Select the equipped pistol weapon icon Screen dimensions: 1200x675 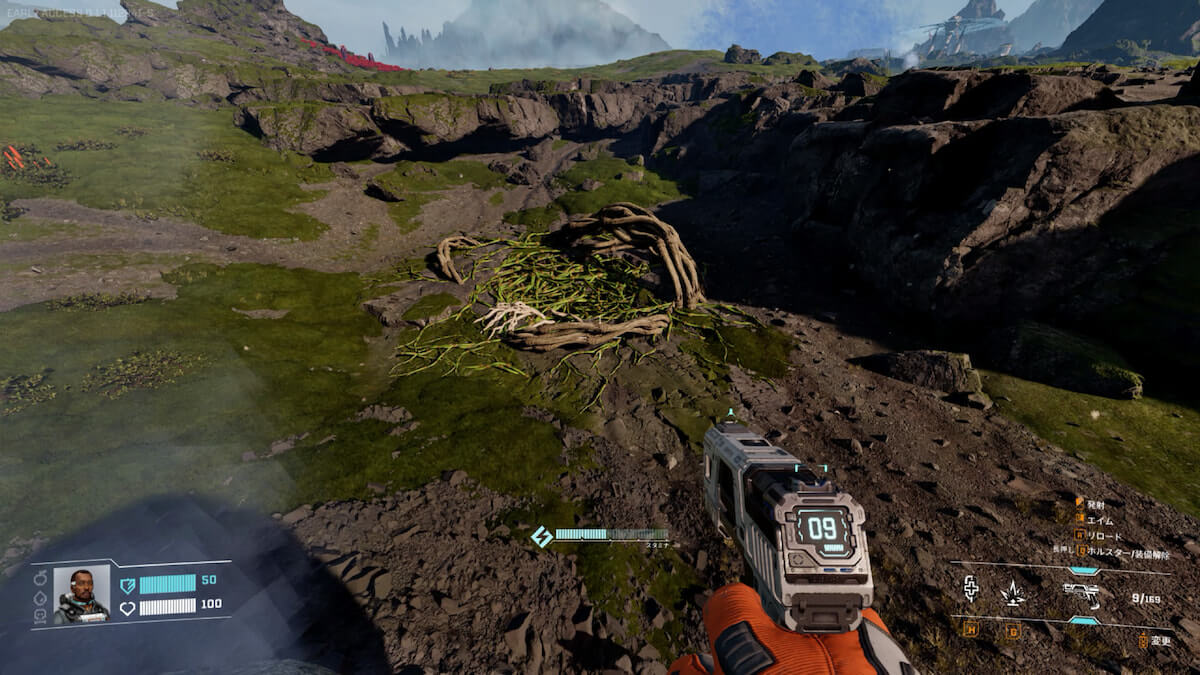1082,593
